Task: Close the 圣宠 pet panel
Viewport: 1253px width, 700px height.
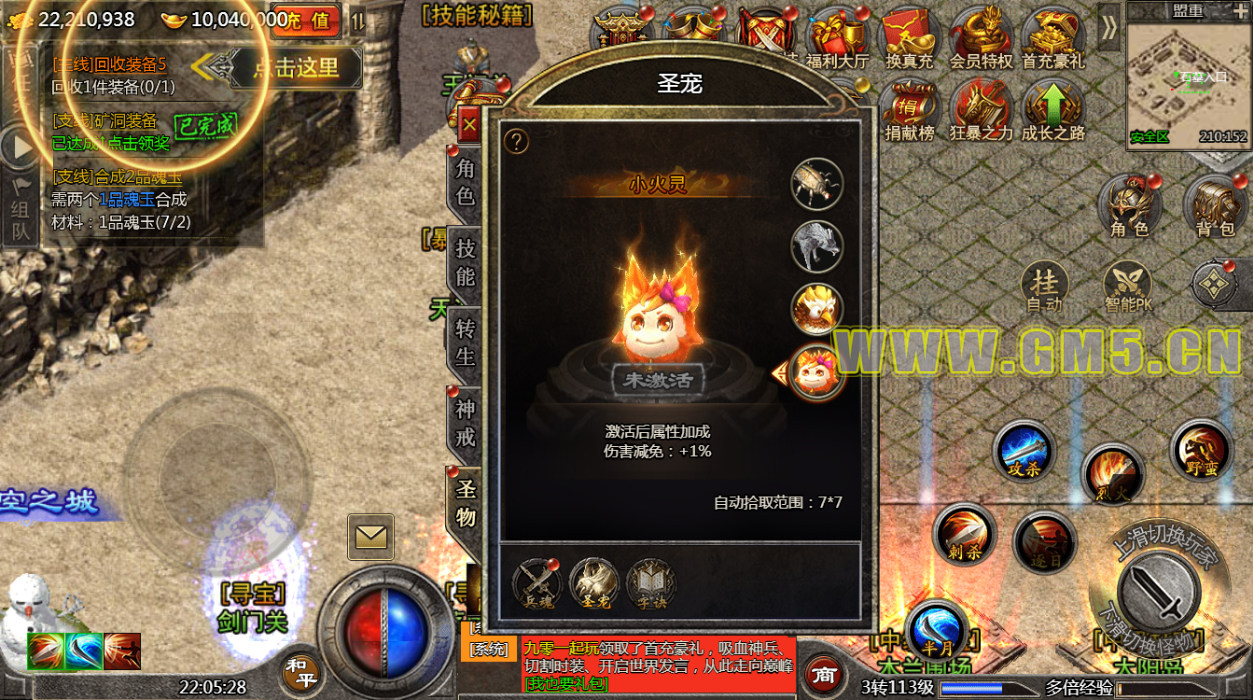Action: (x=468, y=127)
